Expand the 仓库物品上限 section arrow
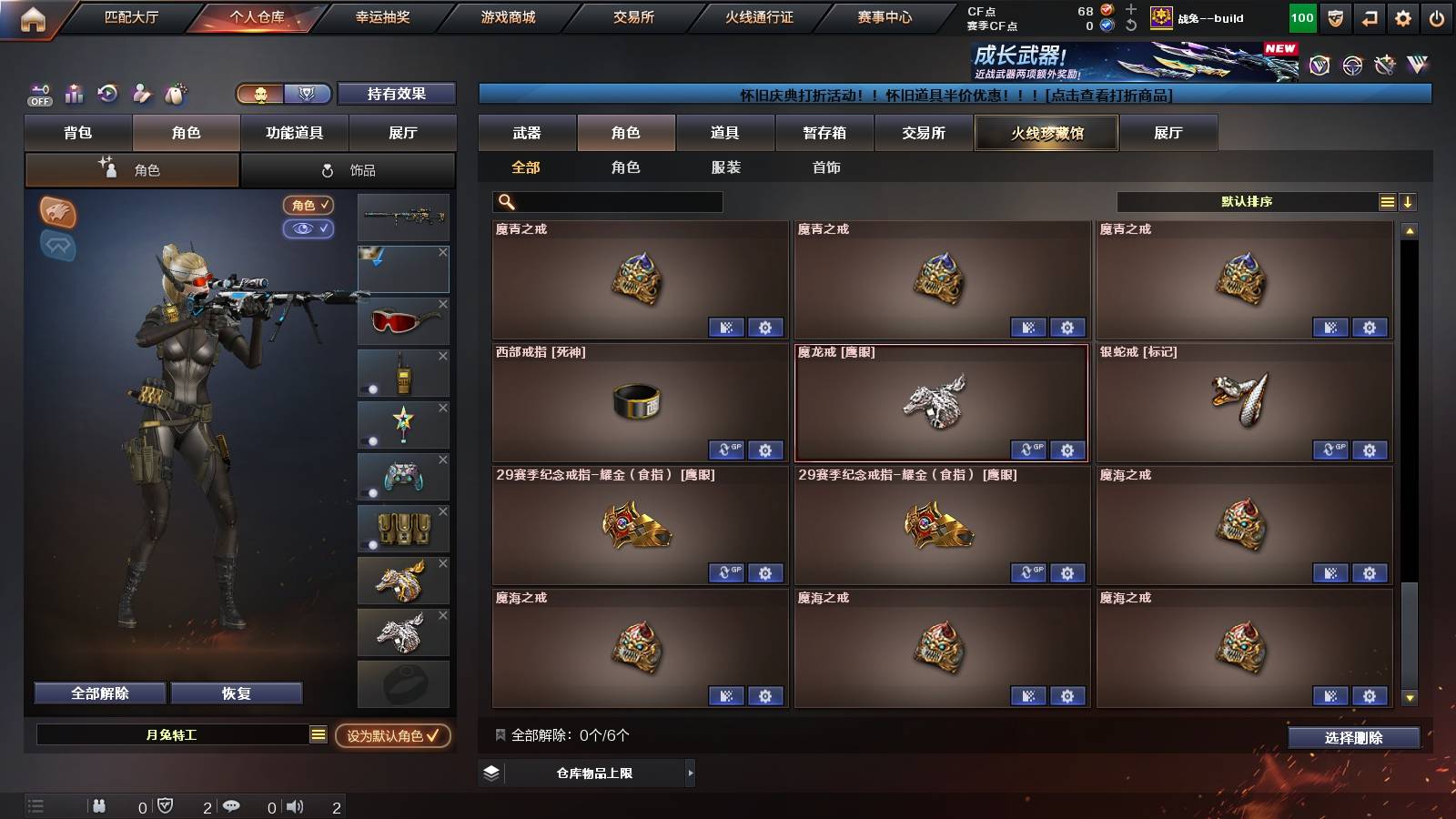1456x819 pixels. [689, 773]
